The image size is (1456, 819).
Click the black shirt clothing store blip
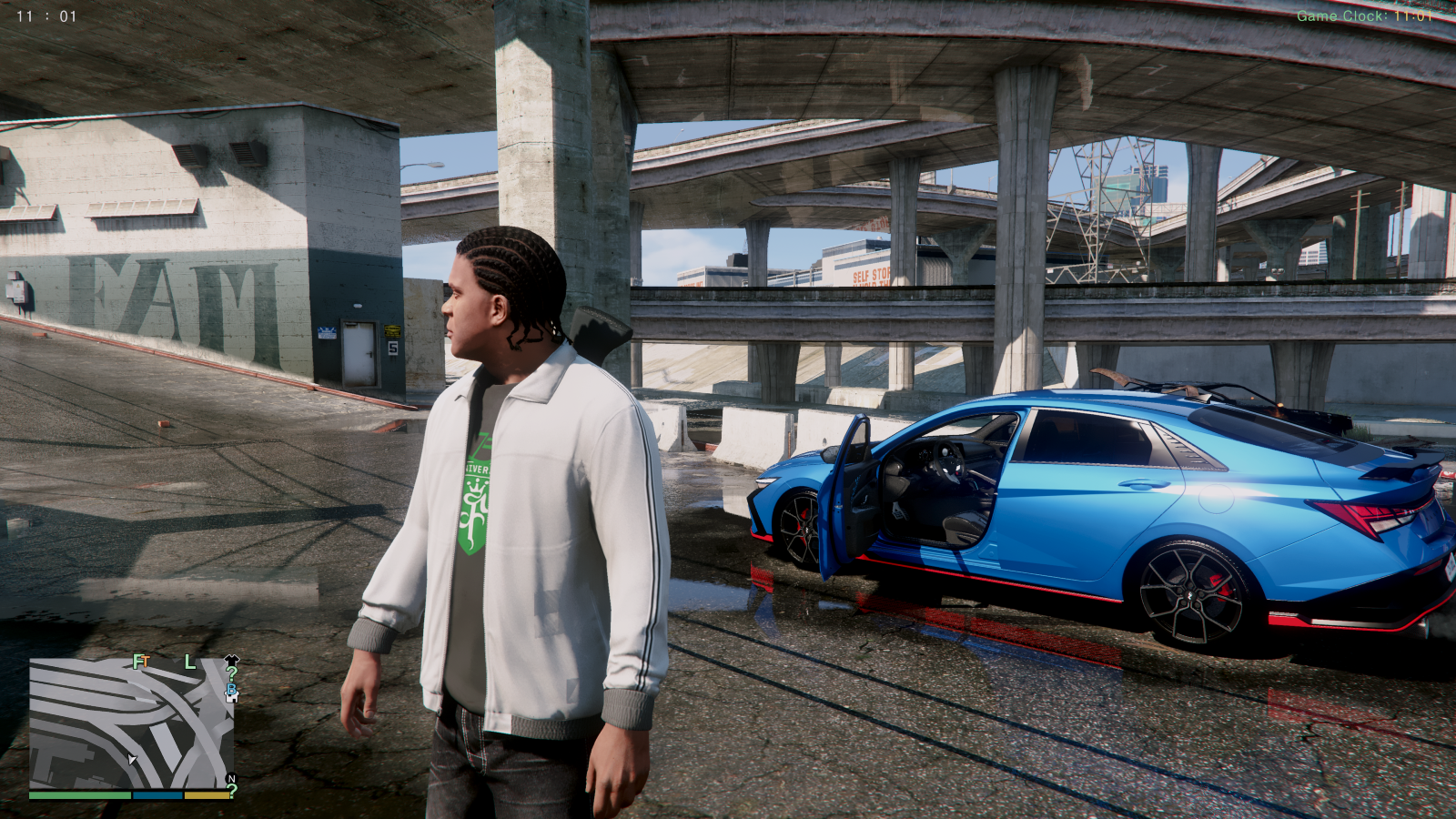pyautogui.click(x=231, y=660)
